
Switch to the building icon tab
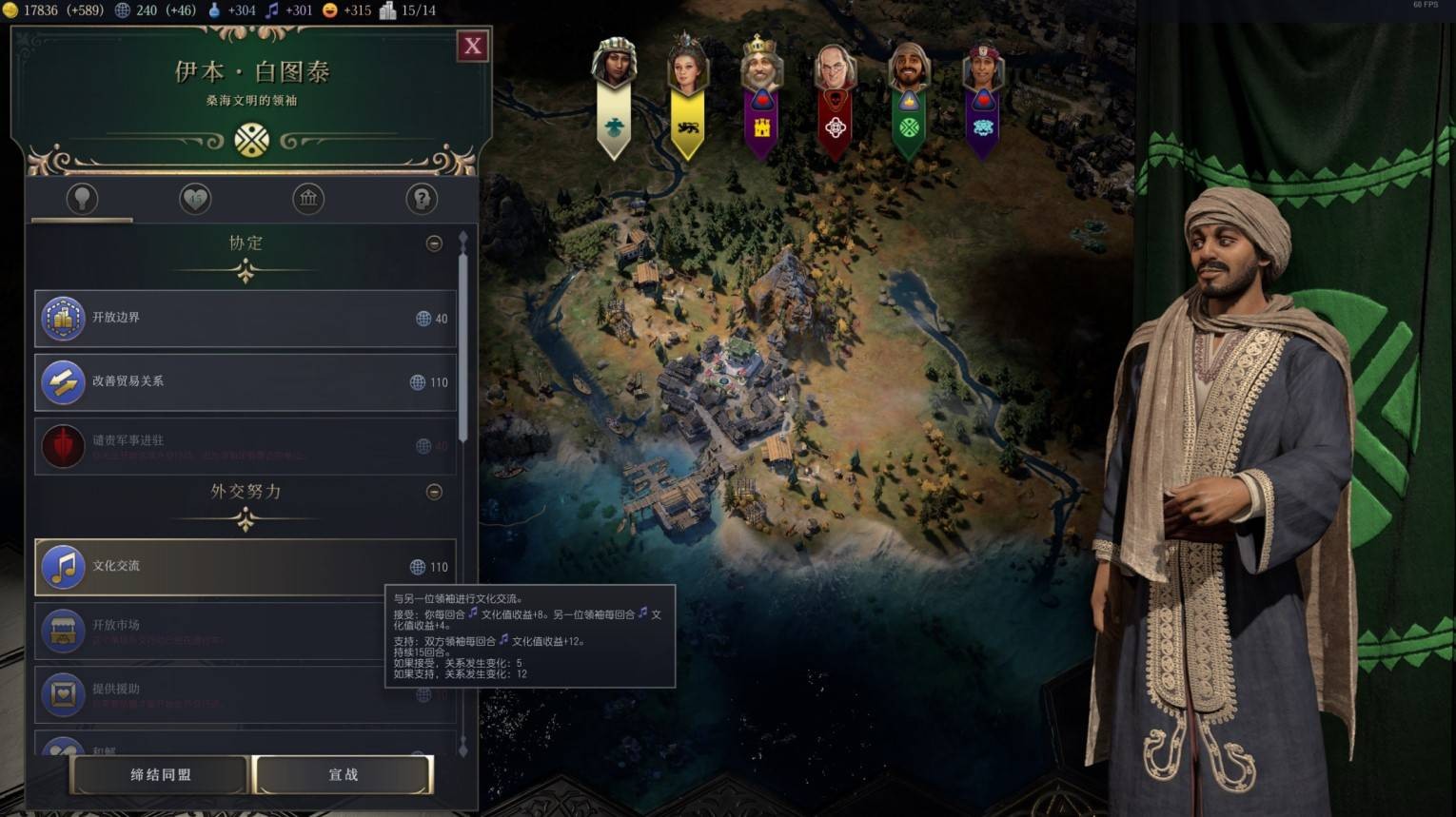308,199
